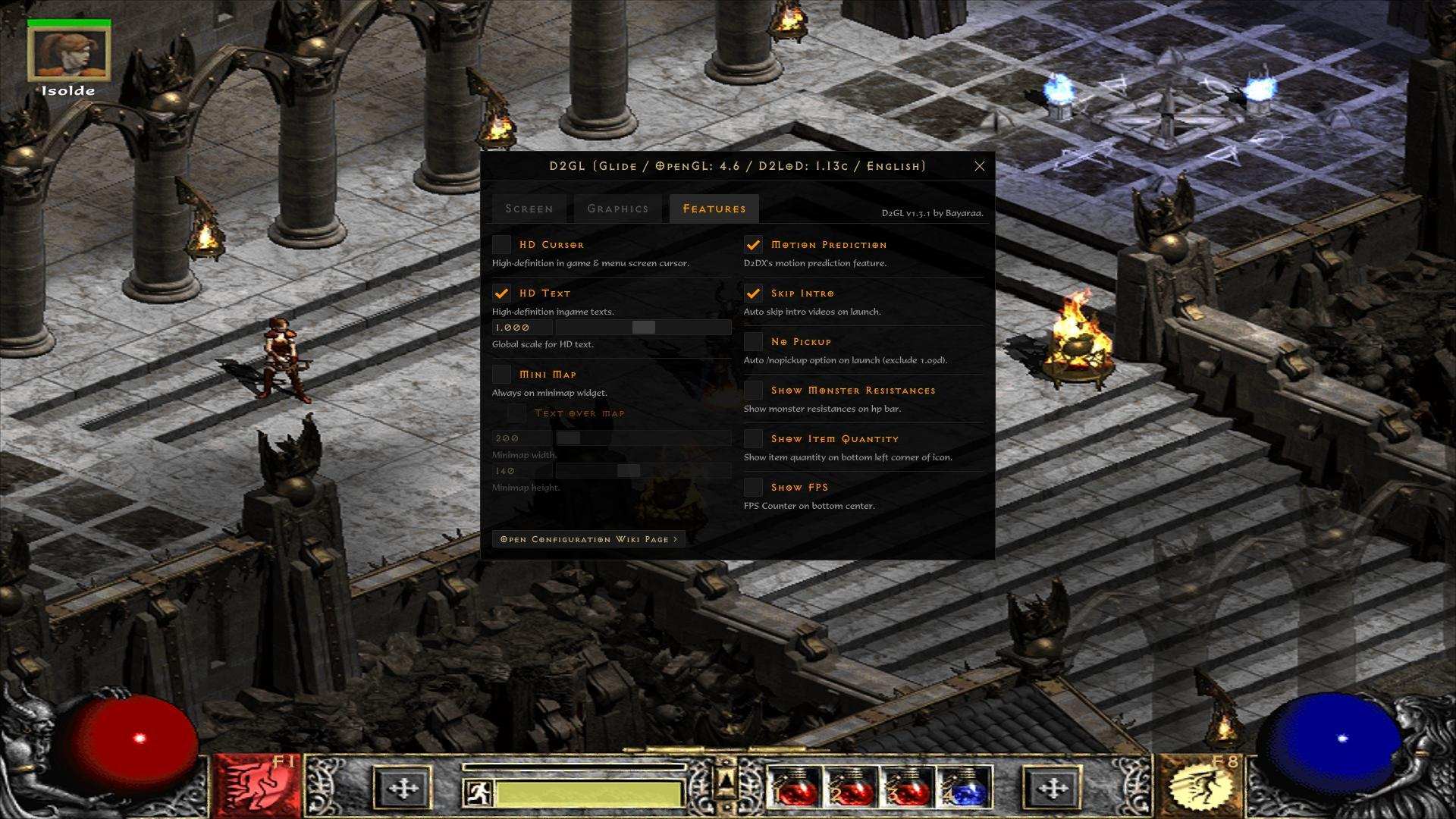This screenshot has width=1456, height=819.
Task: Enable the HD Cursor checkbox
Action: [501, 244]
